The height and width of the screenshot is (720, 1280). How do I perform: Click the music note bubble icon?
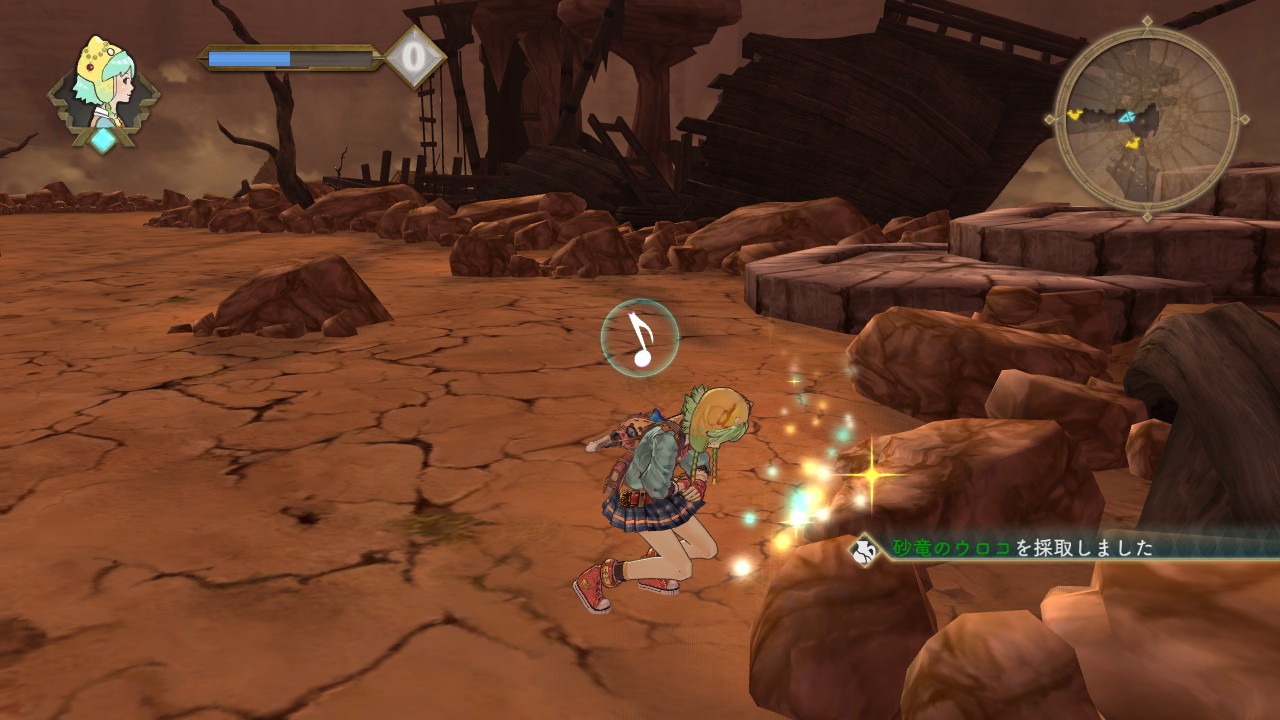640,338
